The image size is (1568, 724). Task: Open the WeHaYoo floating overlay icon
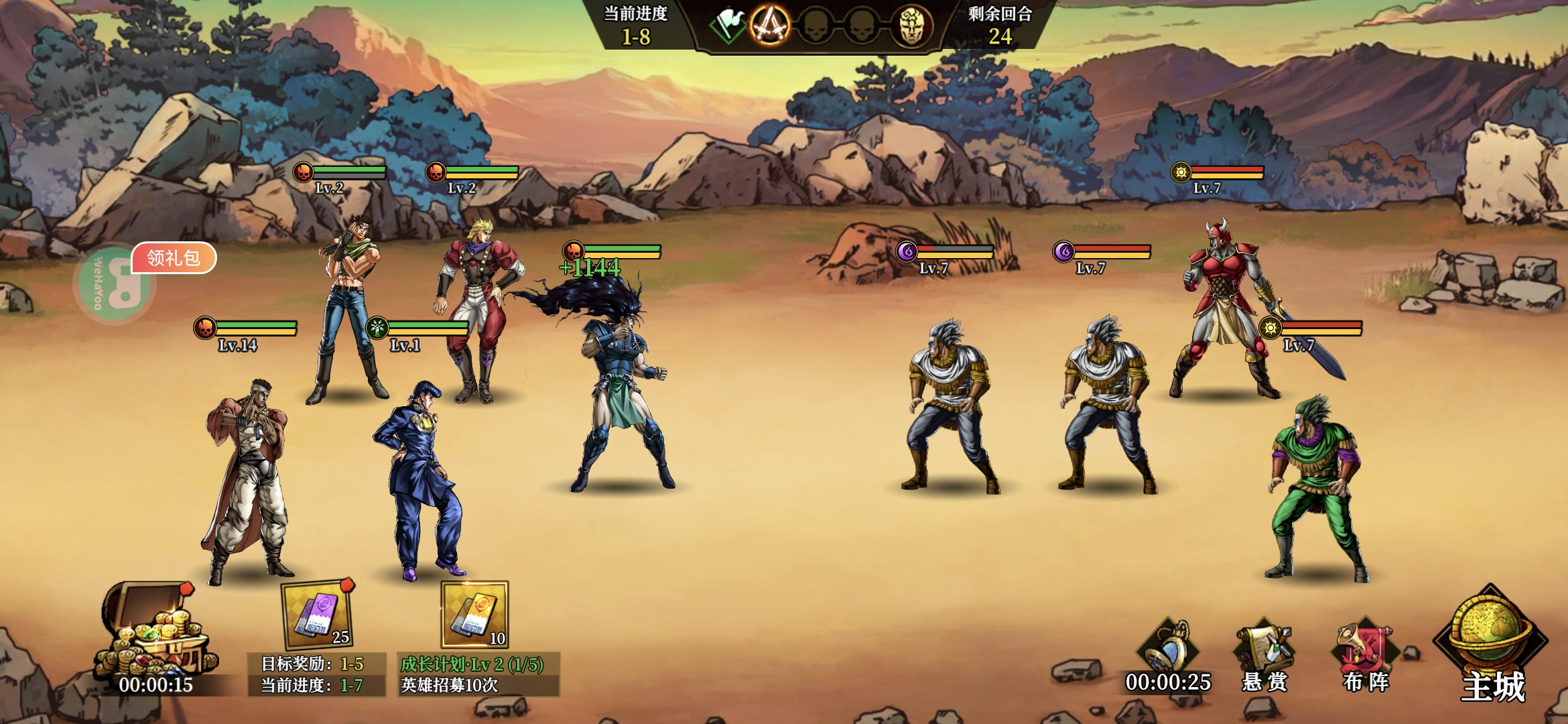tap(113, 285)
